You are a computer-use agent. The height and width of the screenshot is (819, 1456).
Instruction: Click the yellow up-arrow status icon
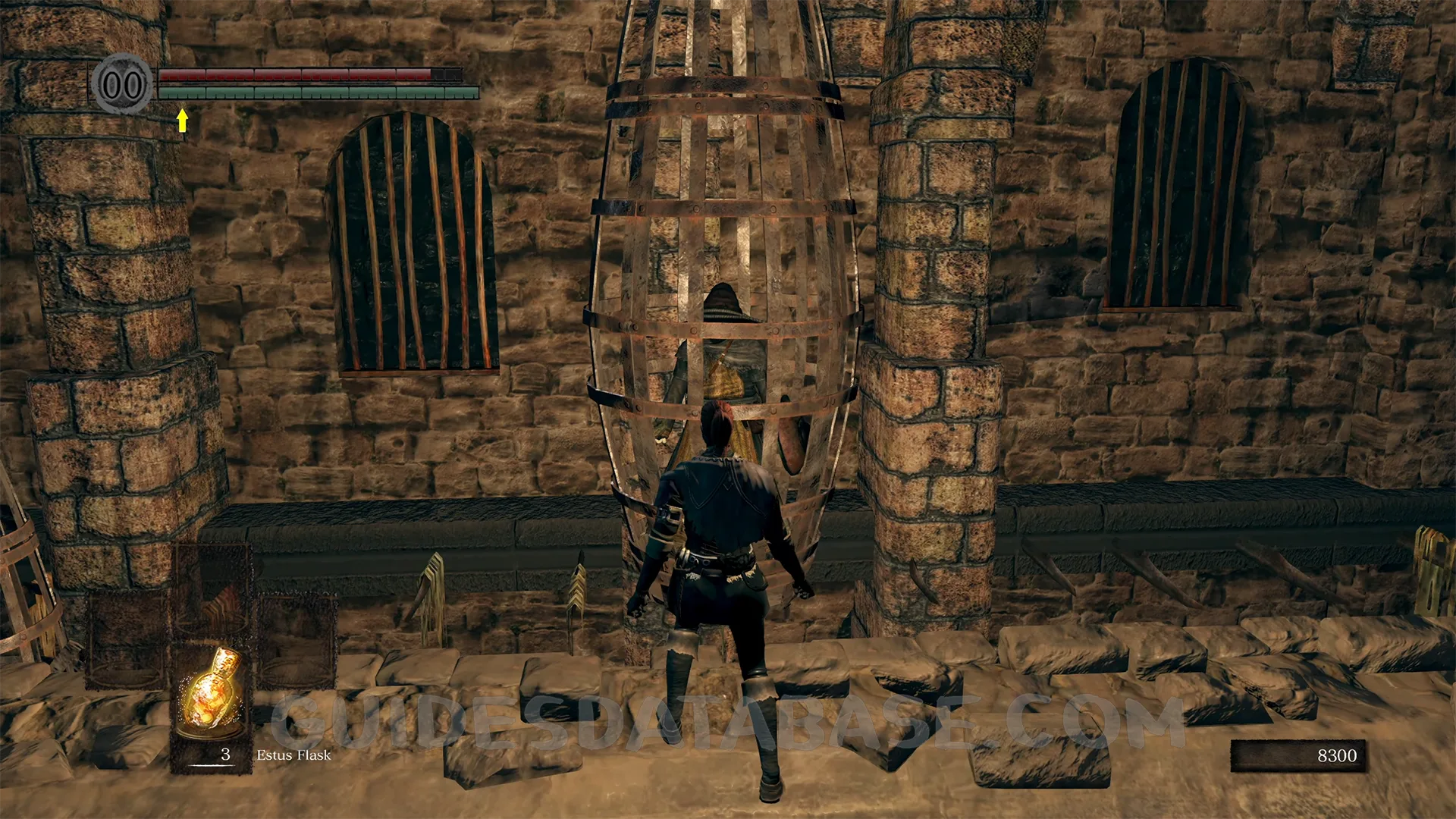click(x=182, y=120)
